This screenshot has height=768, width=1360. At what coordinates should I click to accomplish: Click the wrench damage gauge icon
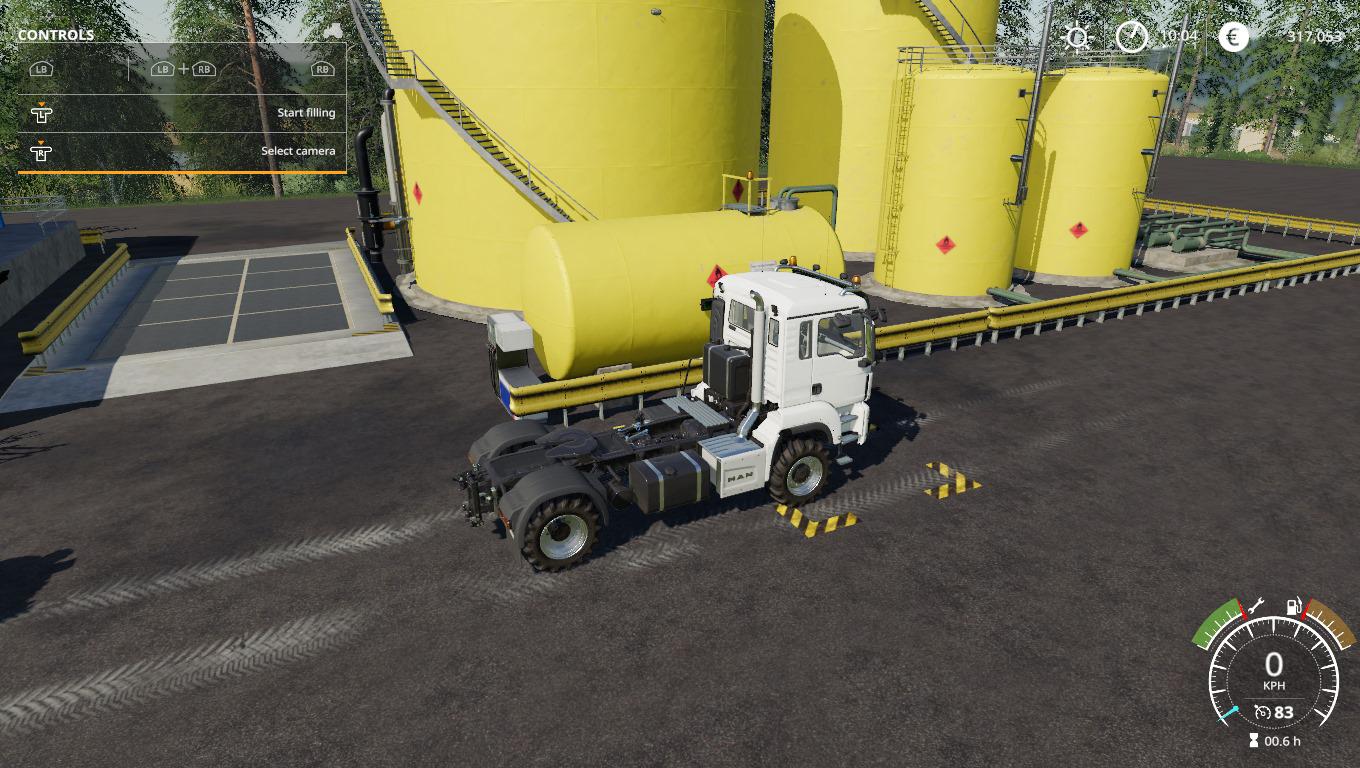tap(1256, 605)
